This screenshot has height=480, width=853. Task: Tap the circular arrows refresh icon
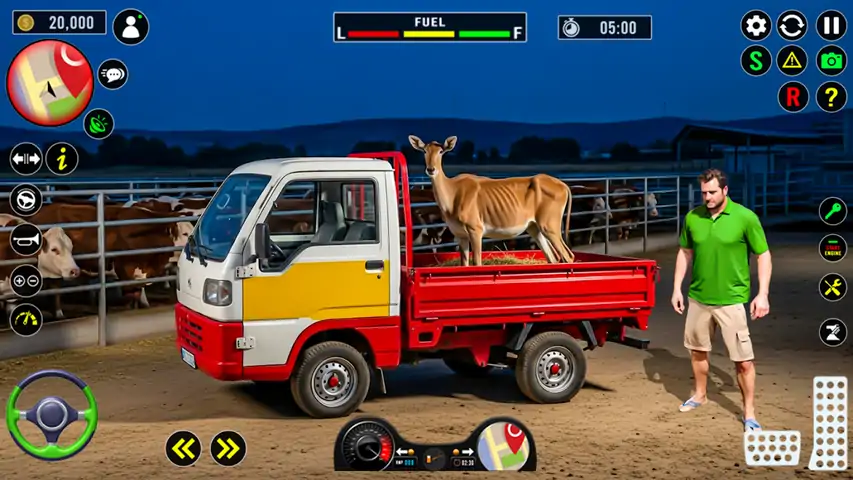click(x=793, y=25)
